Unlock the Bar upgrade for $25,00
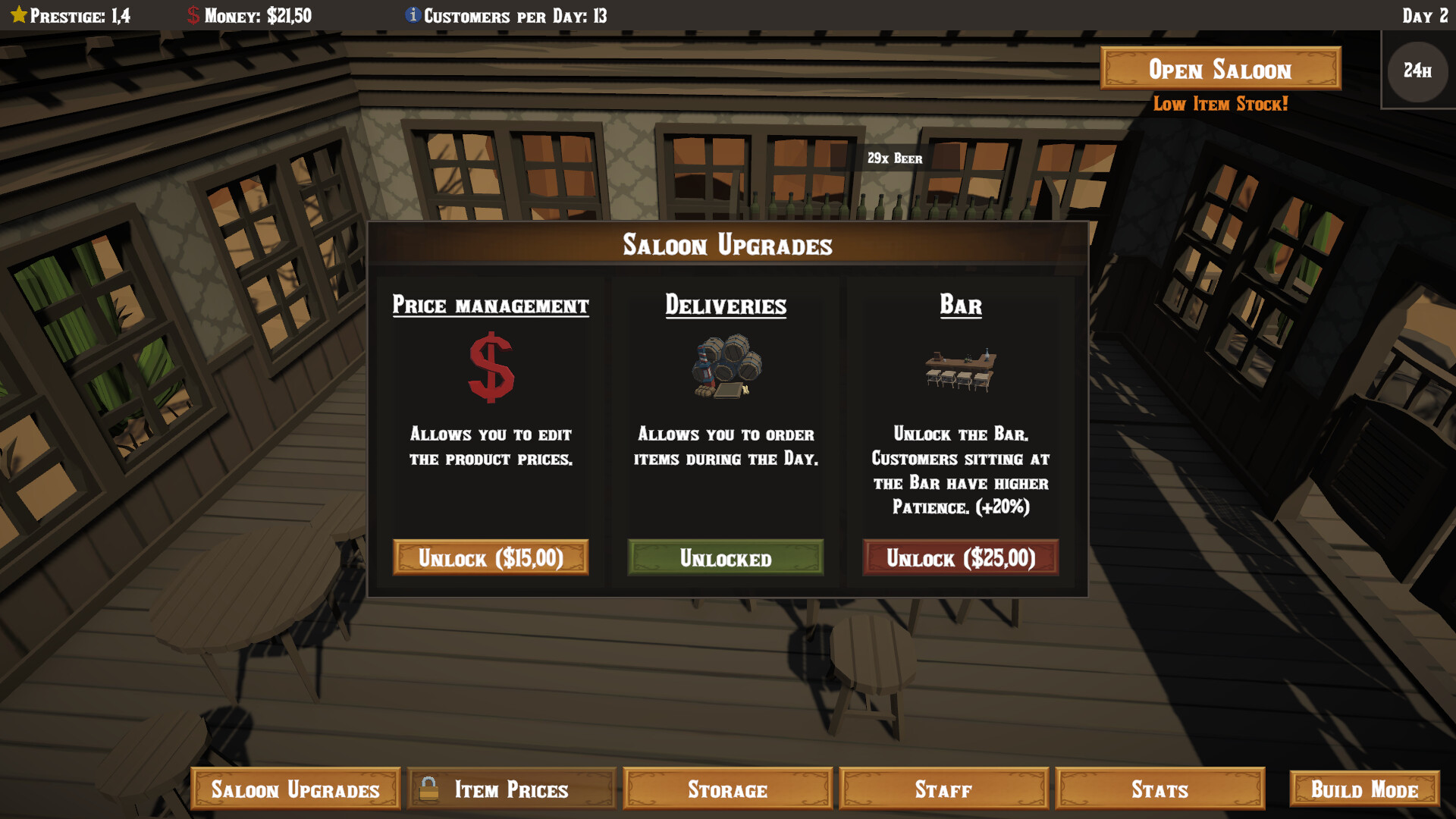The width and height of the screenshot is (1456, 819). [960, 557]
